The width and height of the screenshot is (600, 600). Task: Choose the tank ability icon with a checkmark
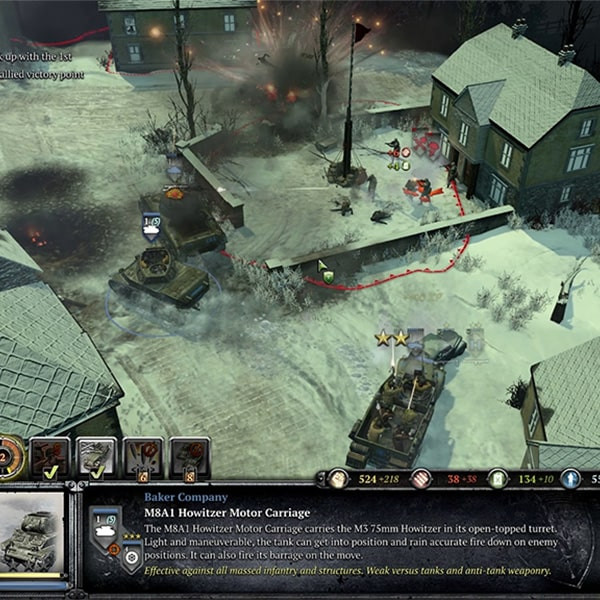(x=97, y=457)
